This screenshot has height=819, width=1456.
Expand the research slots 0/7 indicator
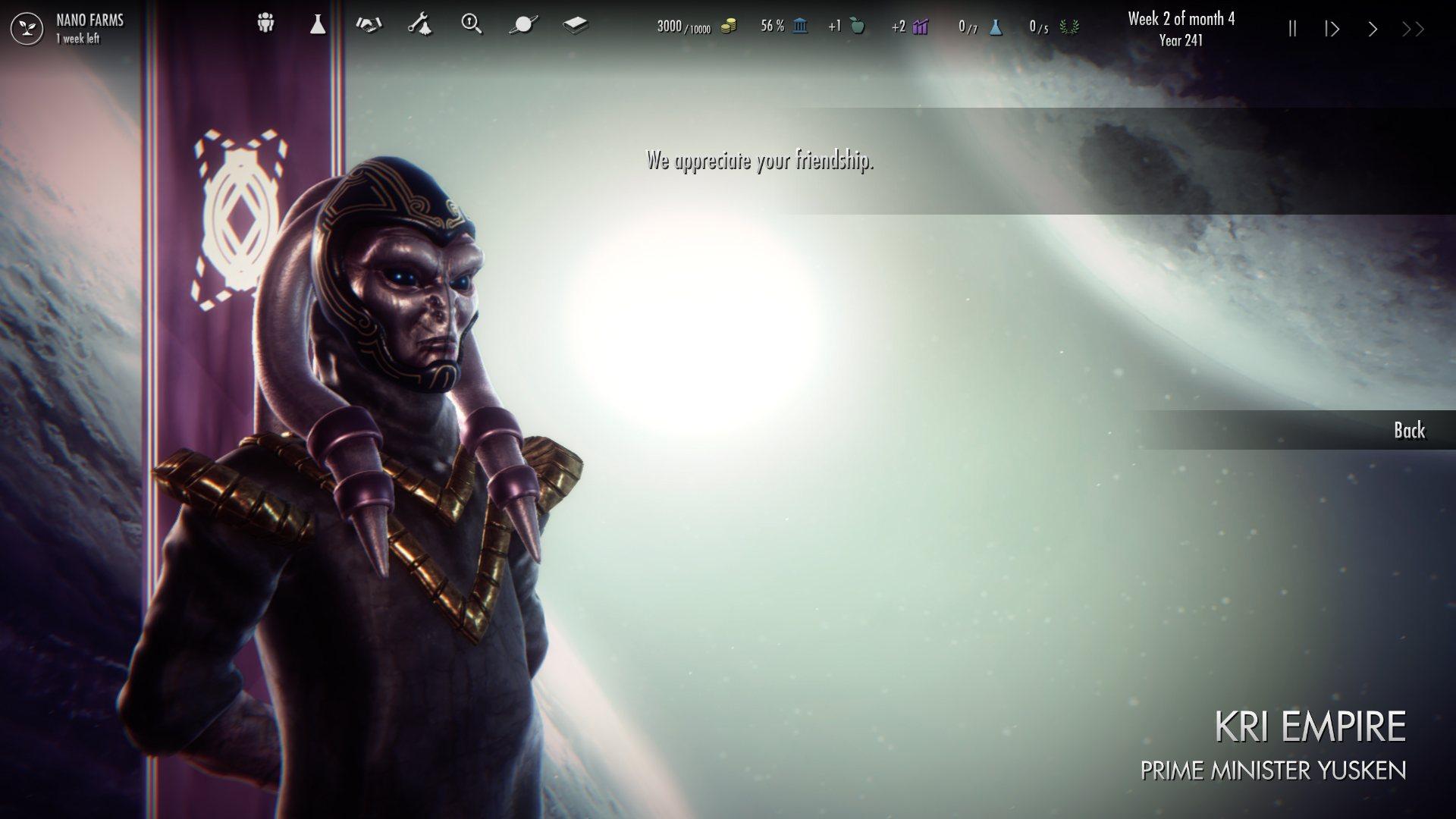[x=978, y=28]
